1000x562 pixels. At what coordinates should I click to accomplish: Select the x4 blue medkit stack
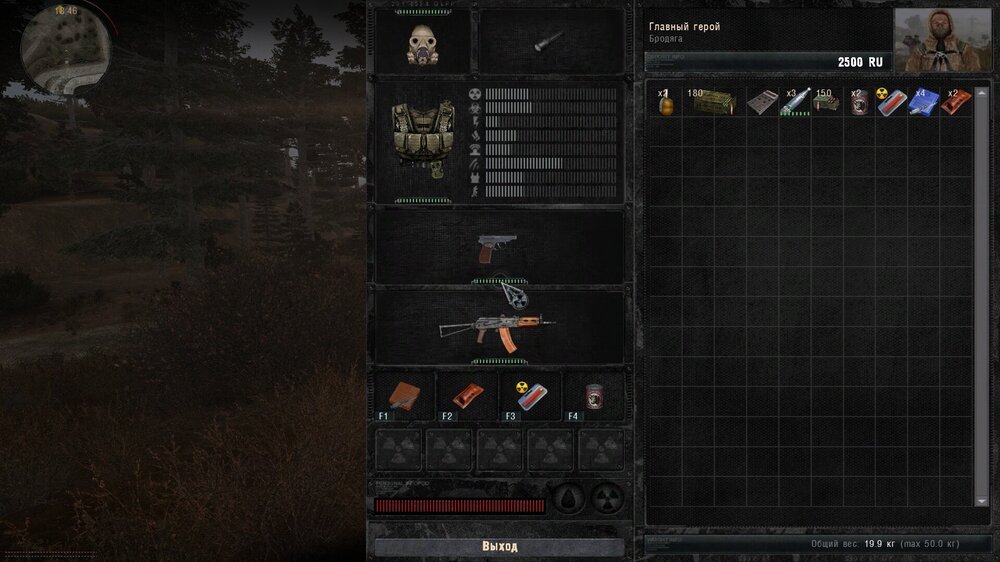(924, 103)
